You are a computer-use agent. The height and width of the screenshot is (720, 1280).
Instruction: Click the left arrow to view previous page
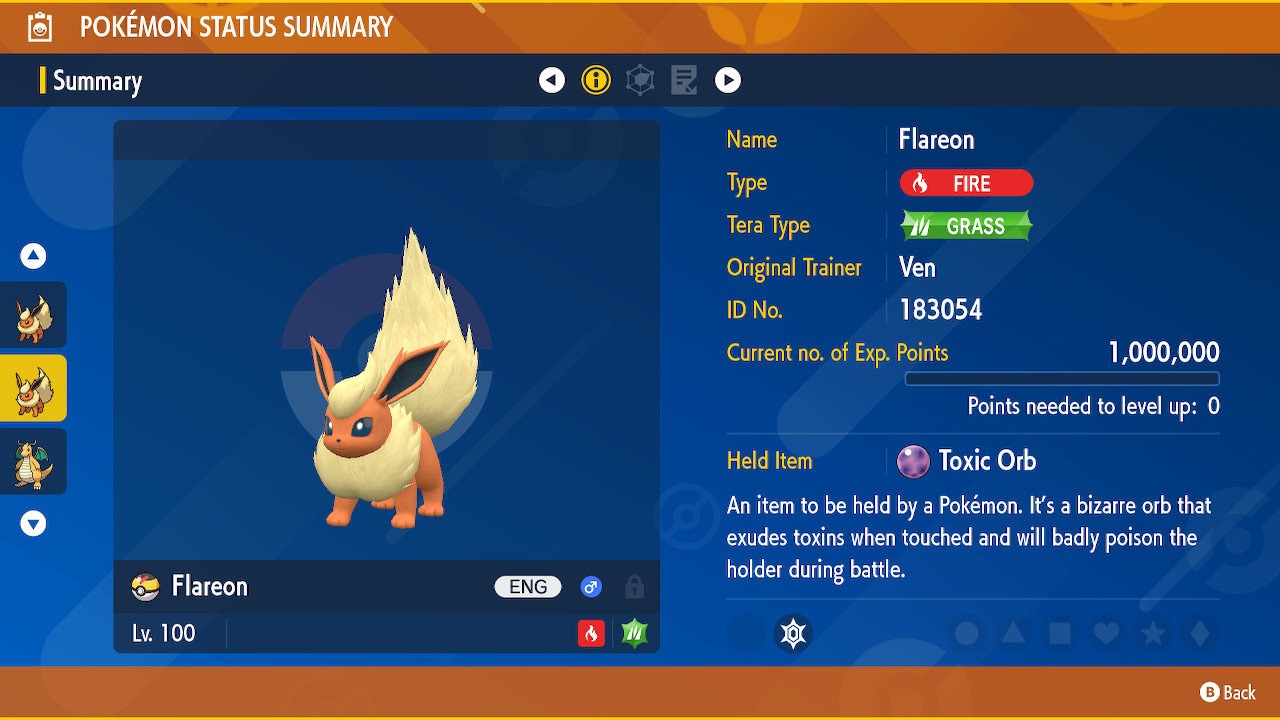click(553, 80)
